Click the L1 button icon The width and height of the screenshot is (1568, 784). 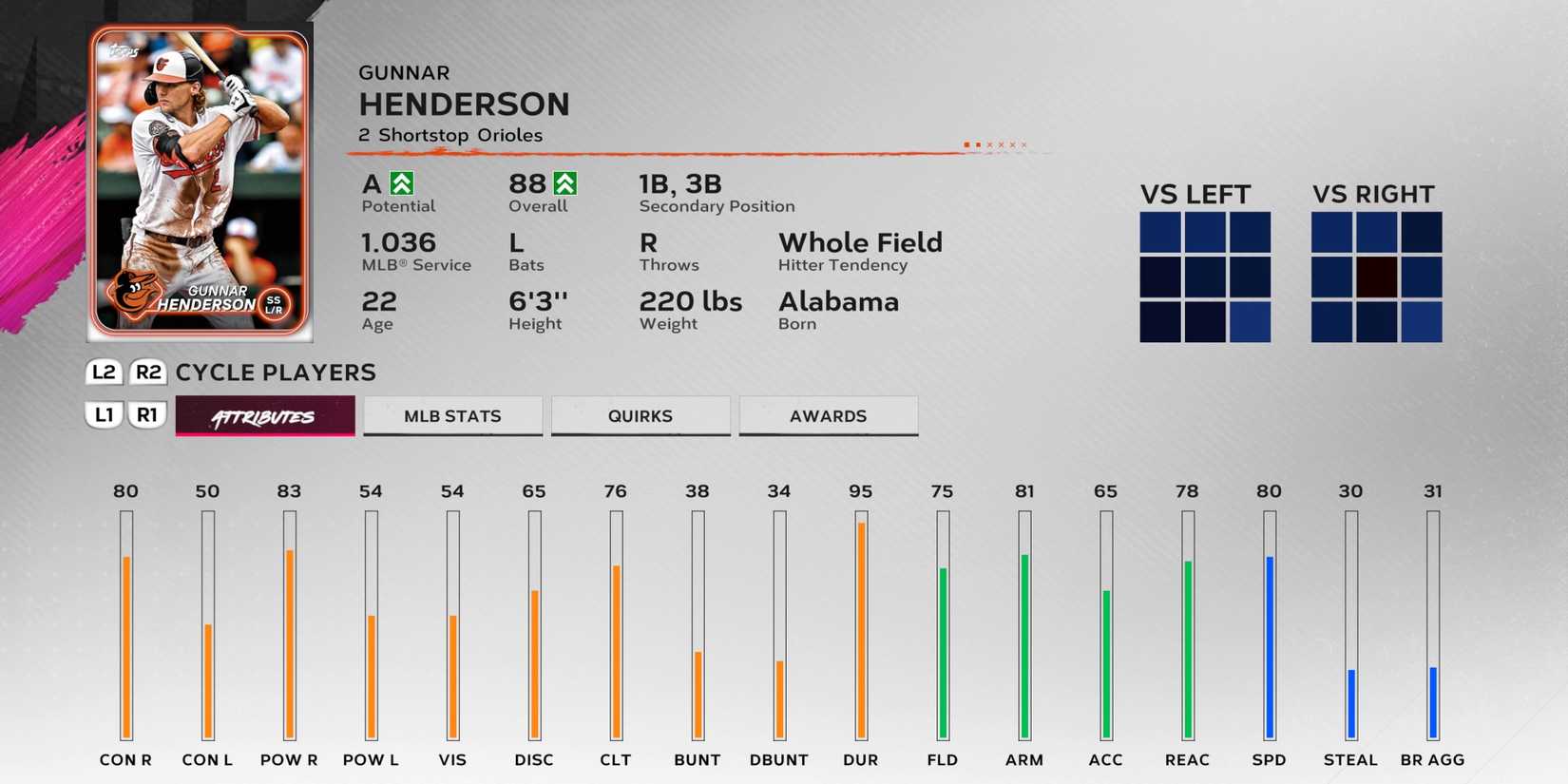click(105, 415)
